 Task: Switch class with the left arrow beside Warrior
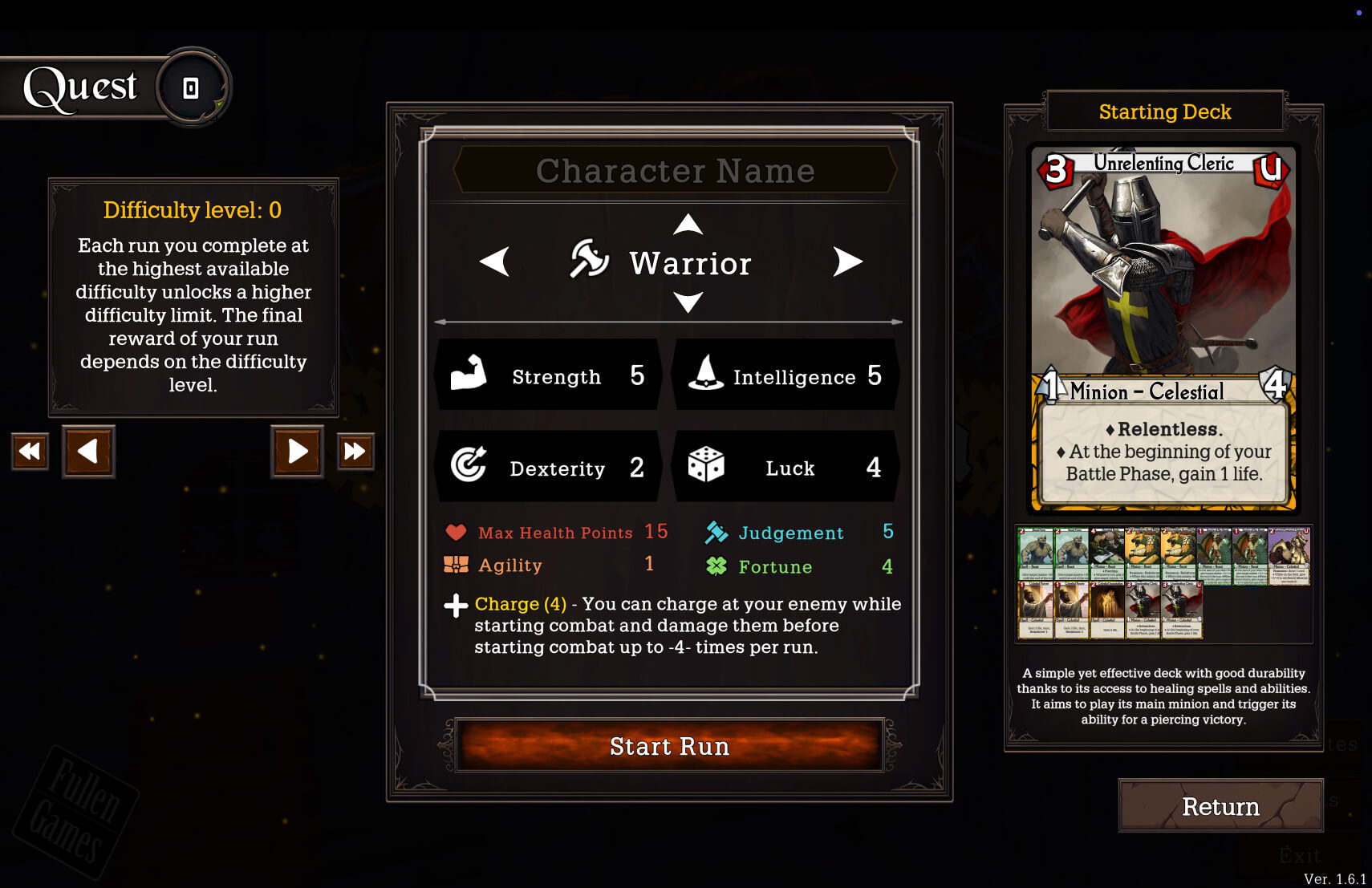click(x=494, y=262)
